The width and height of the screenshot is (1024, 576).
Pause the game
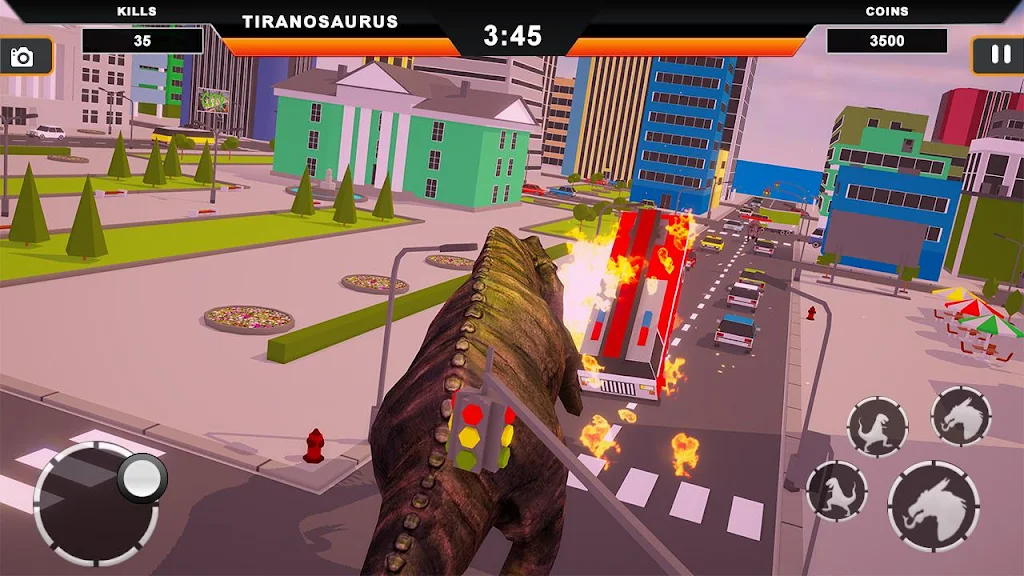pos(1000,55)
